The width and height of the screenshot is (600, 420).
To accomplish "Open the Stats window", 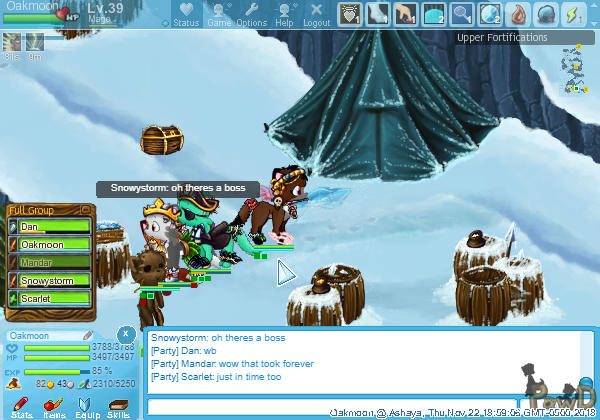I will pyautogui.click(x=21, y=405).
